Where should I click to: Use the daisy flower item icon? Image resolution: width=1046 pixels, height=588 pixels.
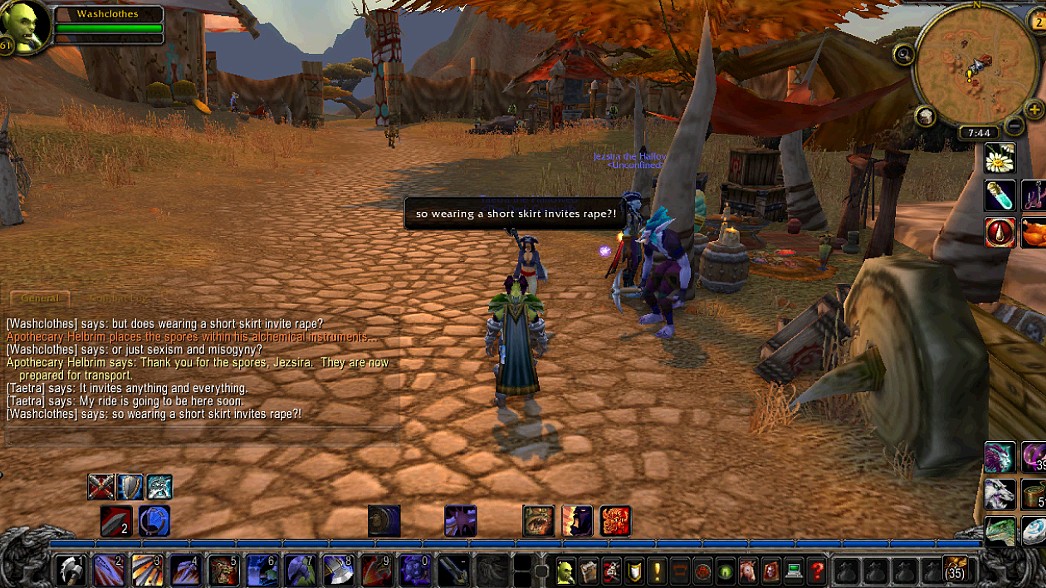(1000, 158)
